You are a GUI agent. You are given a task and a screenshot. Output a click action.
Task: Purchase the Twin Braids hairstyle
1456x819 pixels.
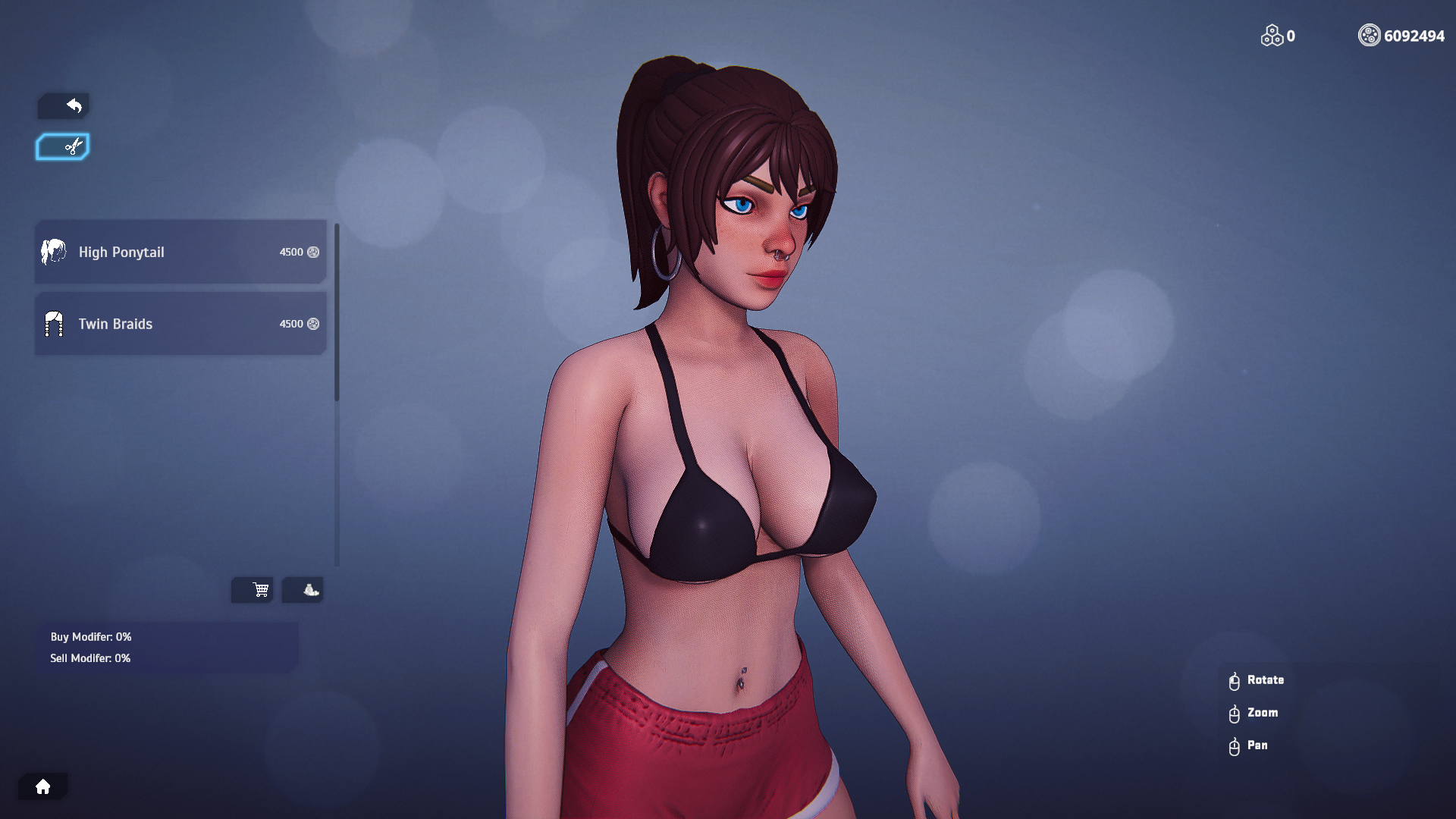click(x=180, y=324)
